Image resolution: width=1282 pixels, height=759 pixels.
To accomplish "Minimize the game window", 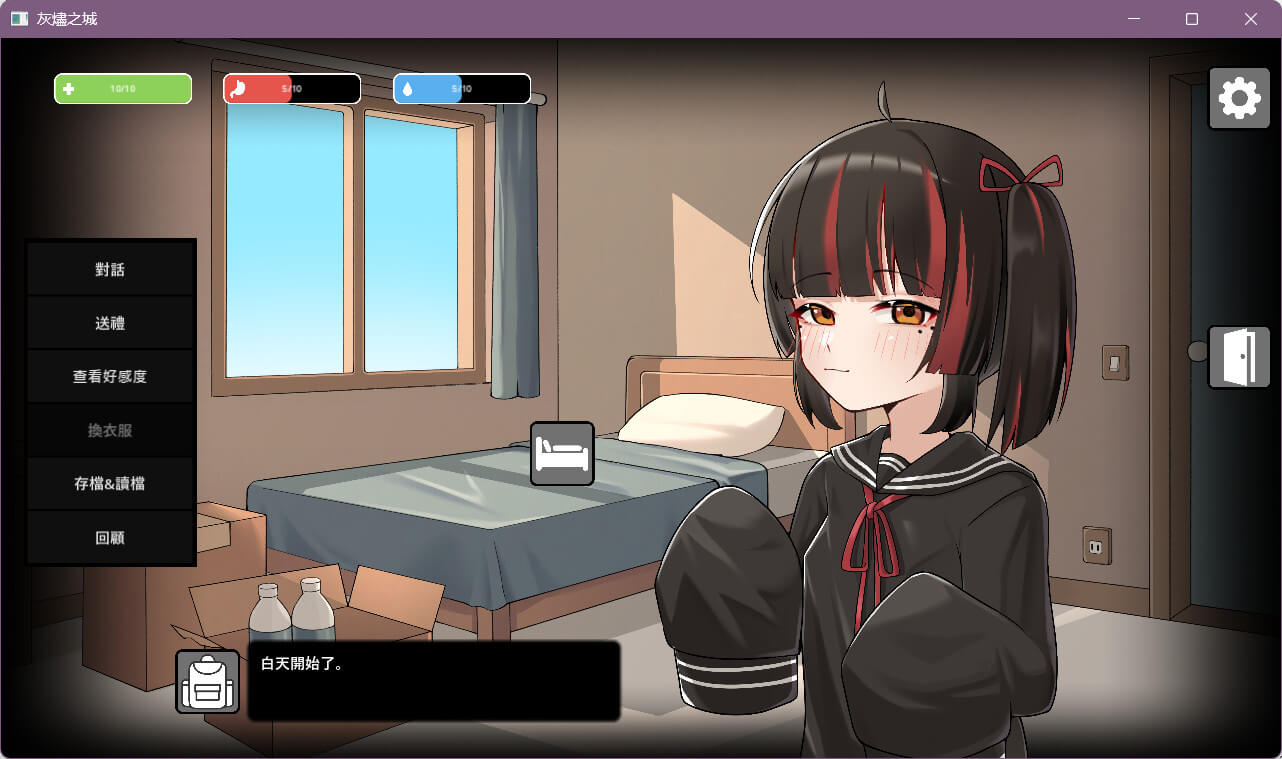I will click(x=1134, y=19).
